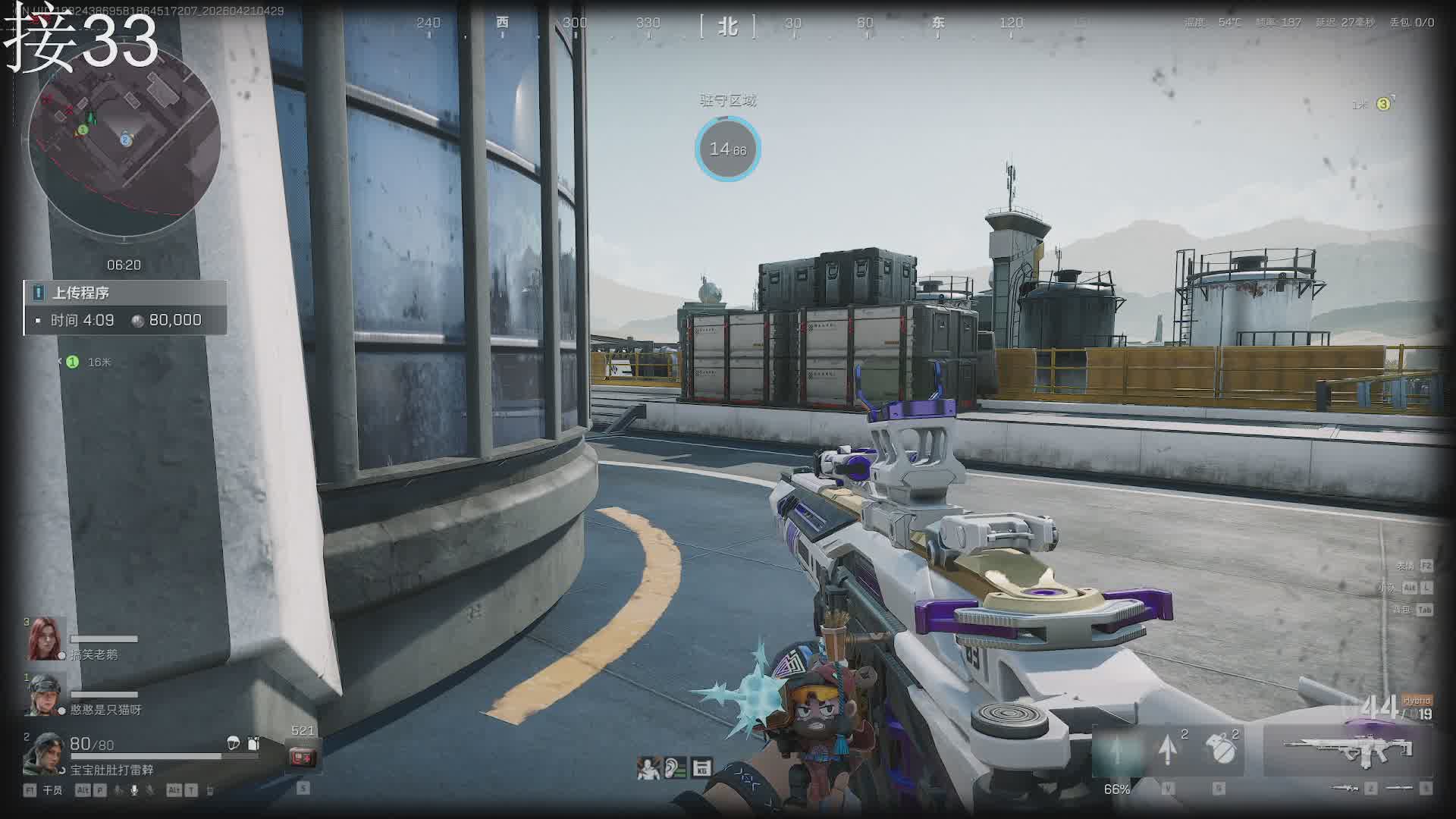Select the arrow tactical gadget slot
The height and width of the screenshot is (819, 1456).
coord(1169,749)
